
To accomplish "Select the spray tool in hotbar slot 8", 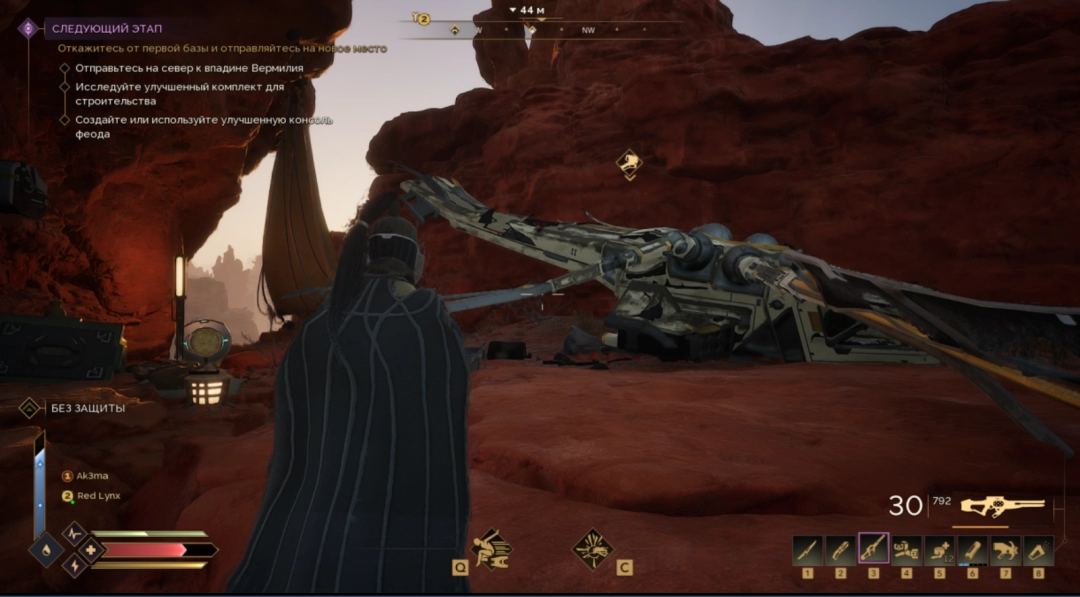I will coord(1039,550).
